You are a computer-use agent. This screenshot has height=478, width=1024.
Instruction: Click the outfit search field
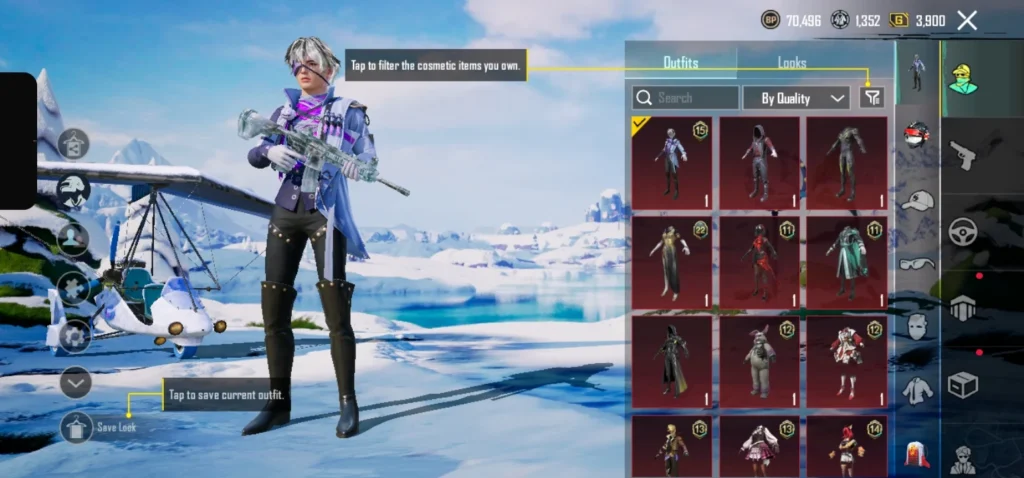tap(686, 98)
